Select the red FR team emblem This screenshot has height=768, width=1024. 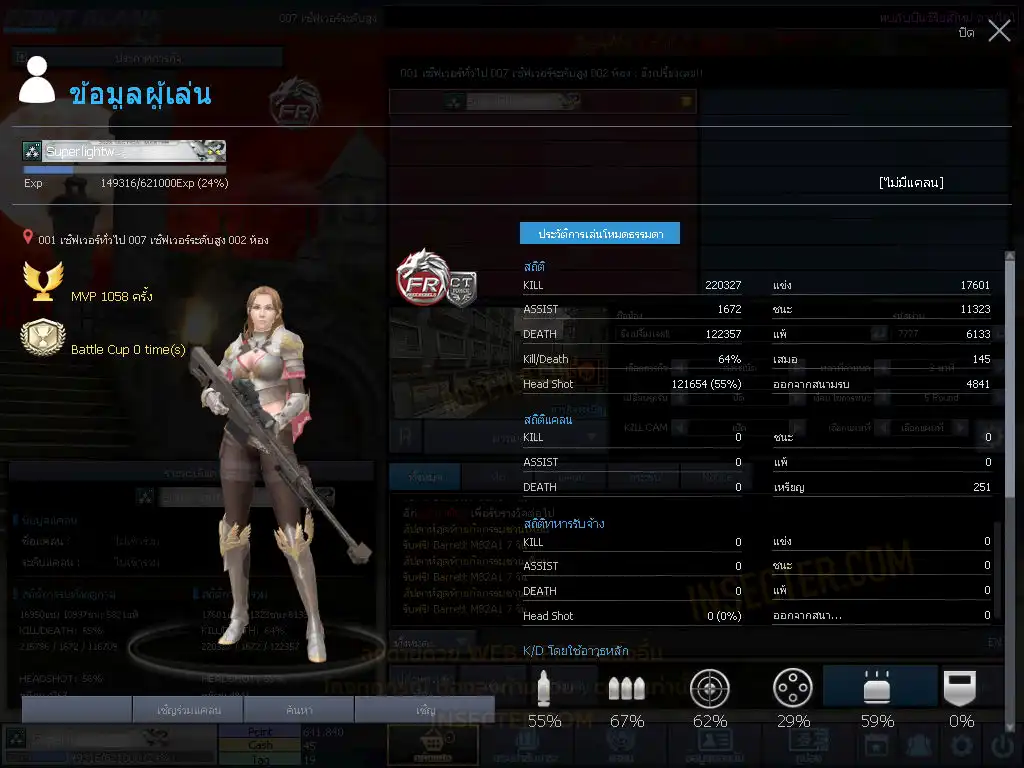pyautogui.click(x=421, y=277)
